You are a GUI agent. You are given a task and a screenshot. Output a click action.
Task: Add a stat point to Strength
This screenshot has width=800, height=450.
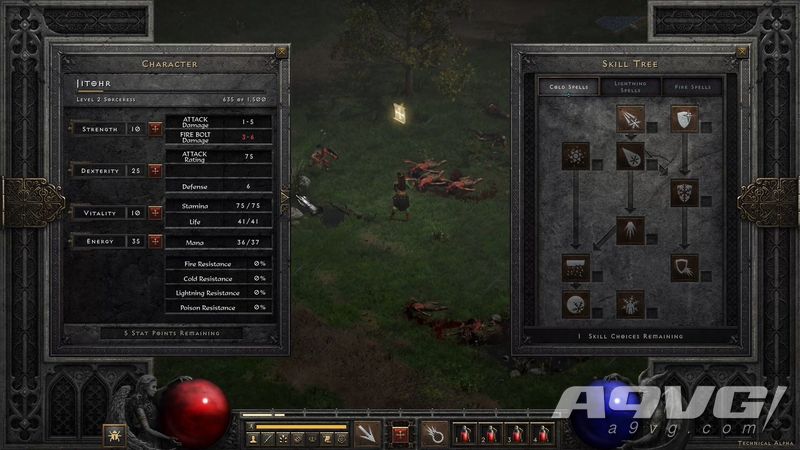(x=155, y=129)
